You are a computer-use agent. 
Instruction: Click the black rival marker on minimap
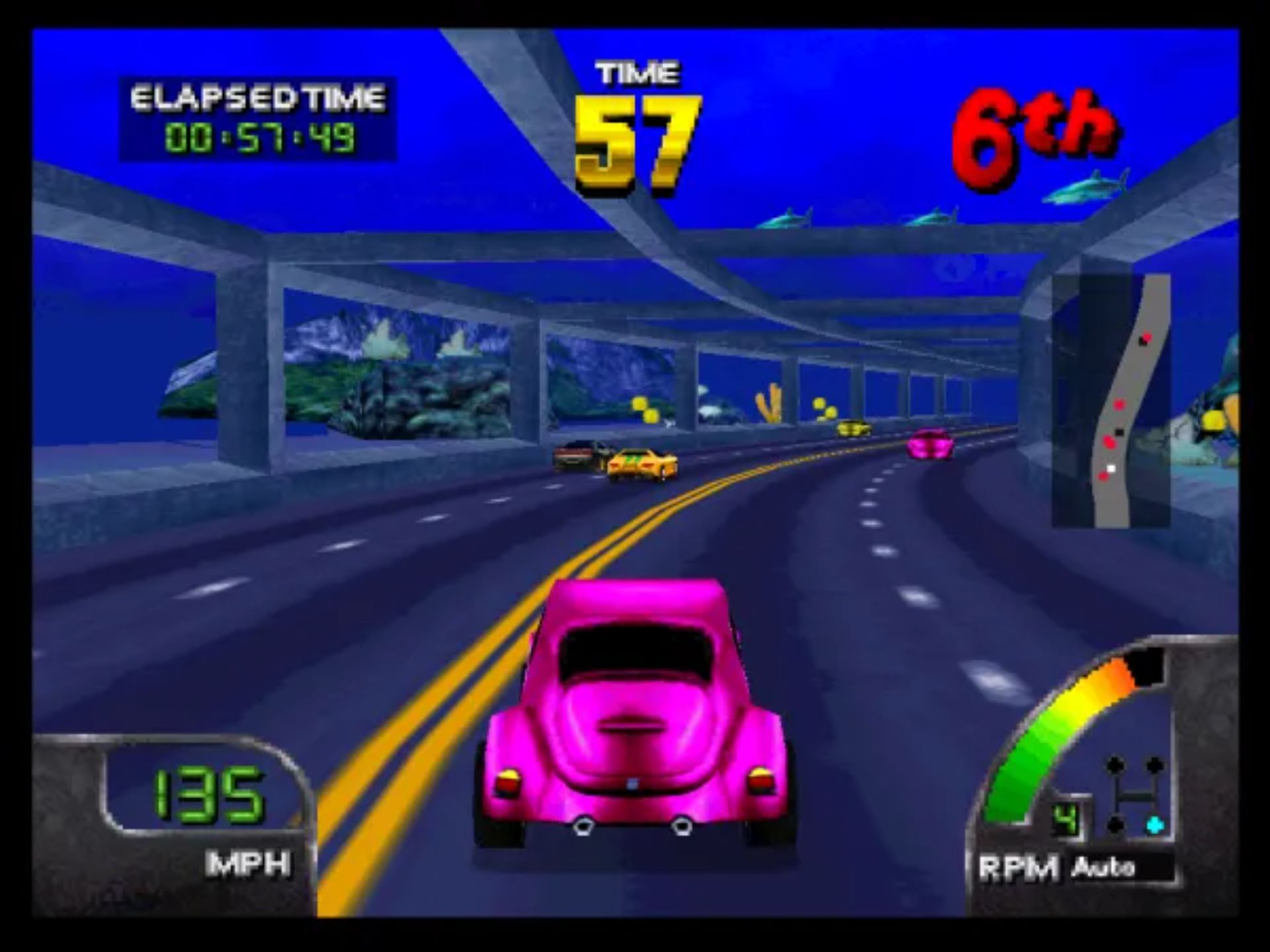click(x=1119, y=432)
